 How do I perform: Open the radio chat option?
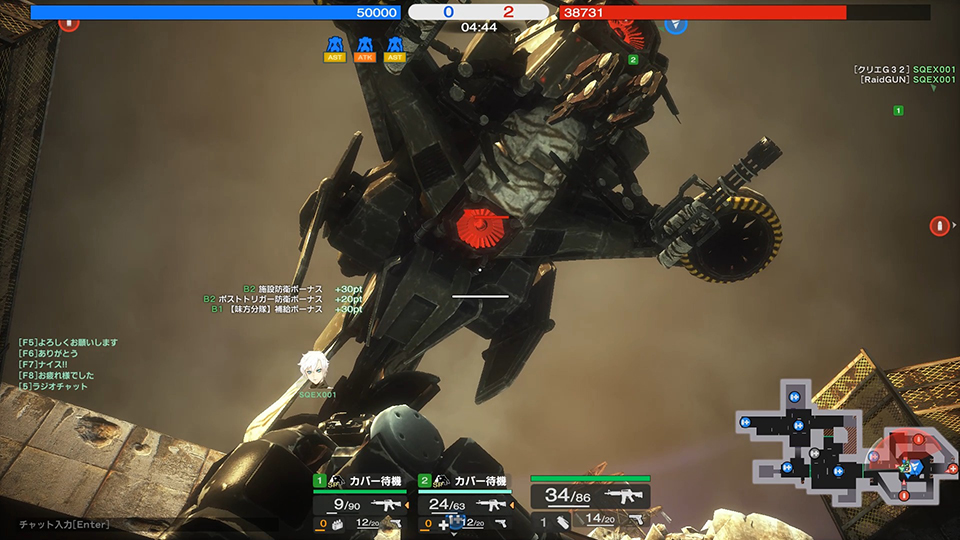tap(50, 387)
